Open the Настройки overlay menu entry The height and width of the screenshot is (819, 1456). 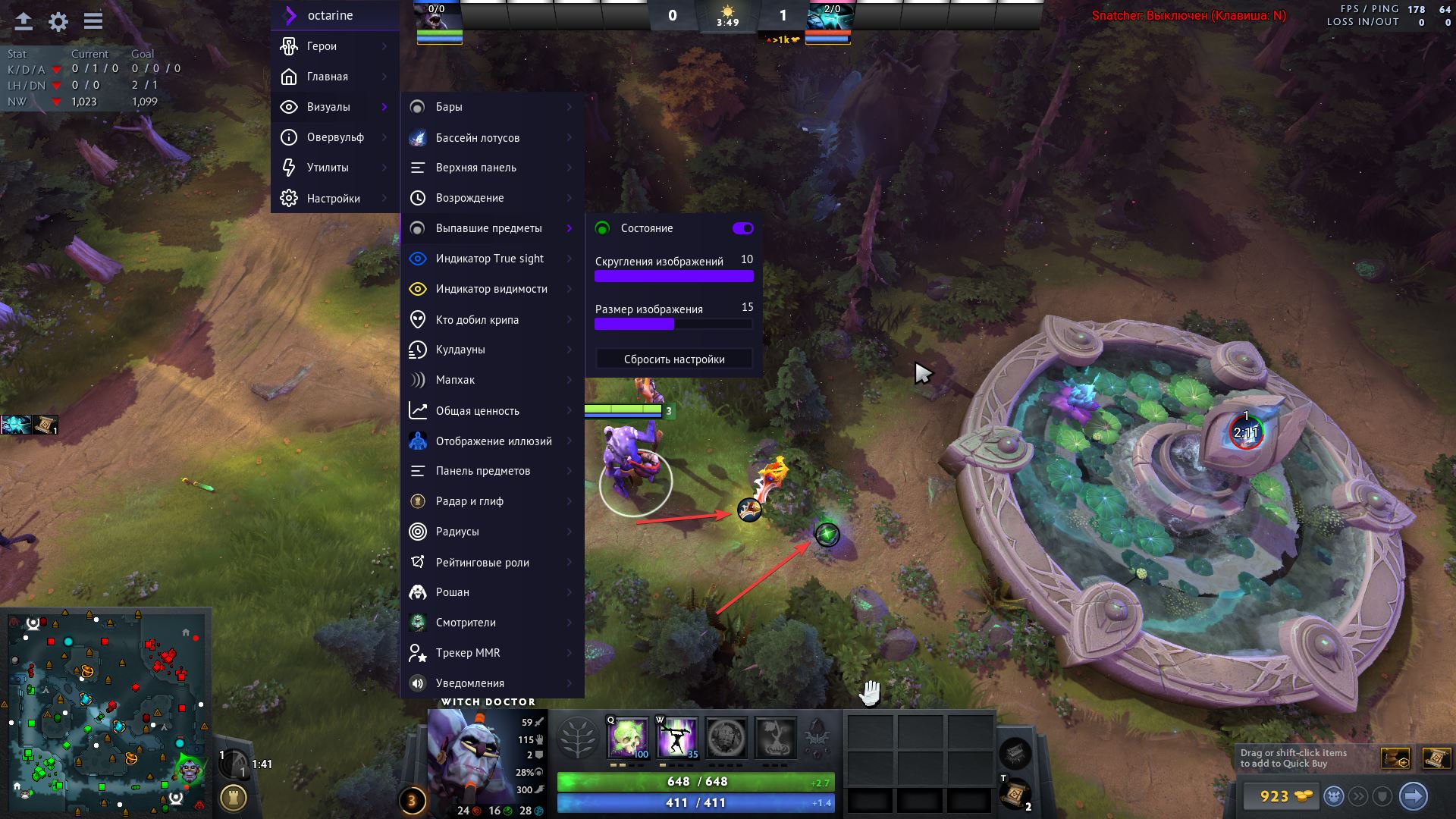(334, 199)
